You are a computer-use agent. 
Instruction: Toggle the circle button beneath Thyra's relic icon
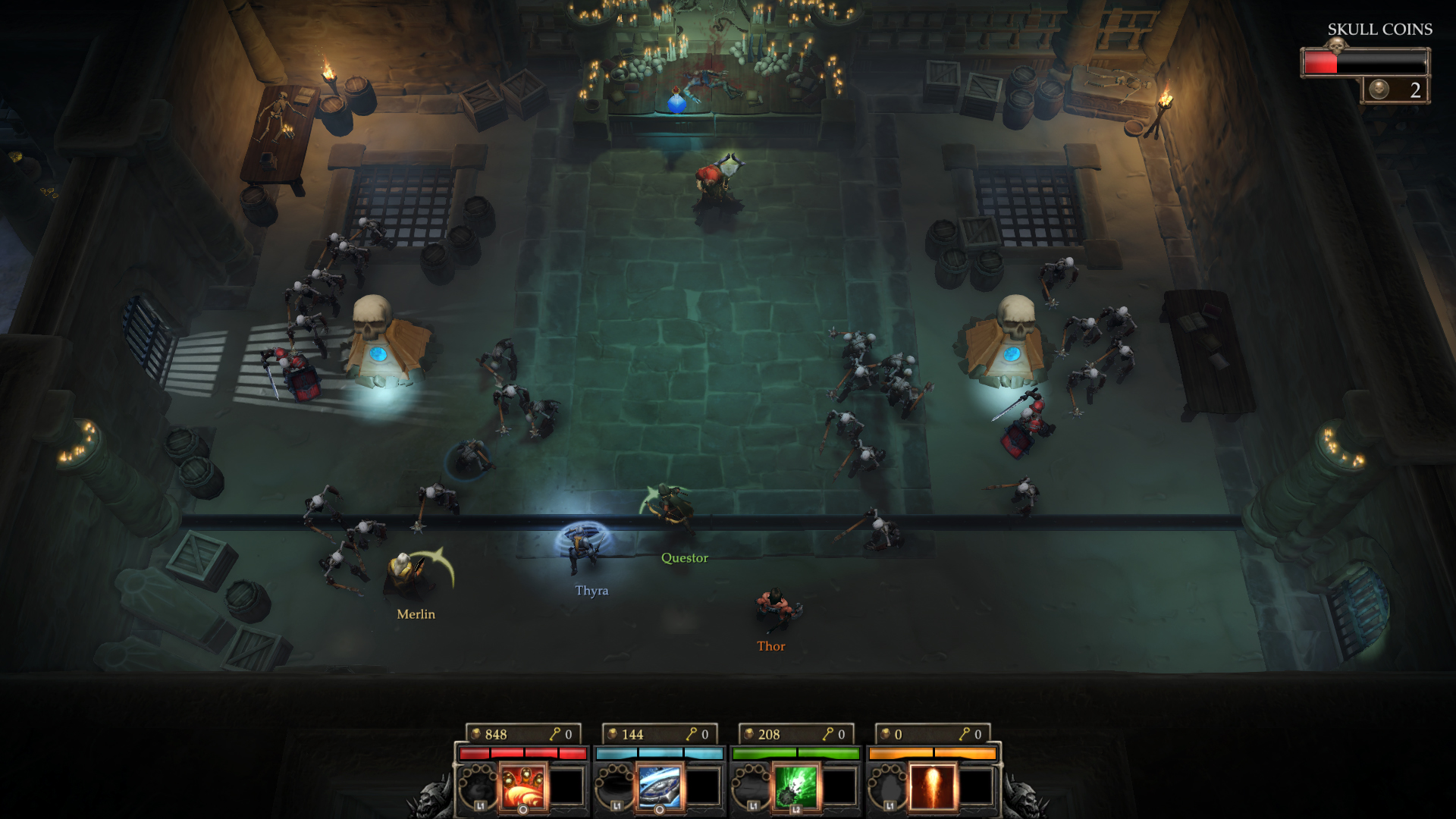660,810
